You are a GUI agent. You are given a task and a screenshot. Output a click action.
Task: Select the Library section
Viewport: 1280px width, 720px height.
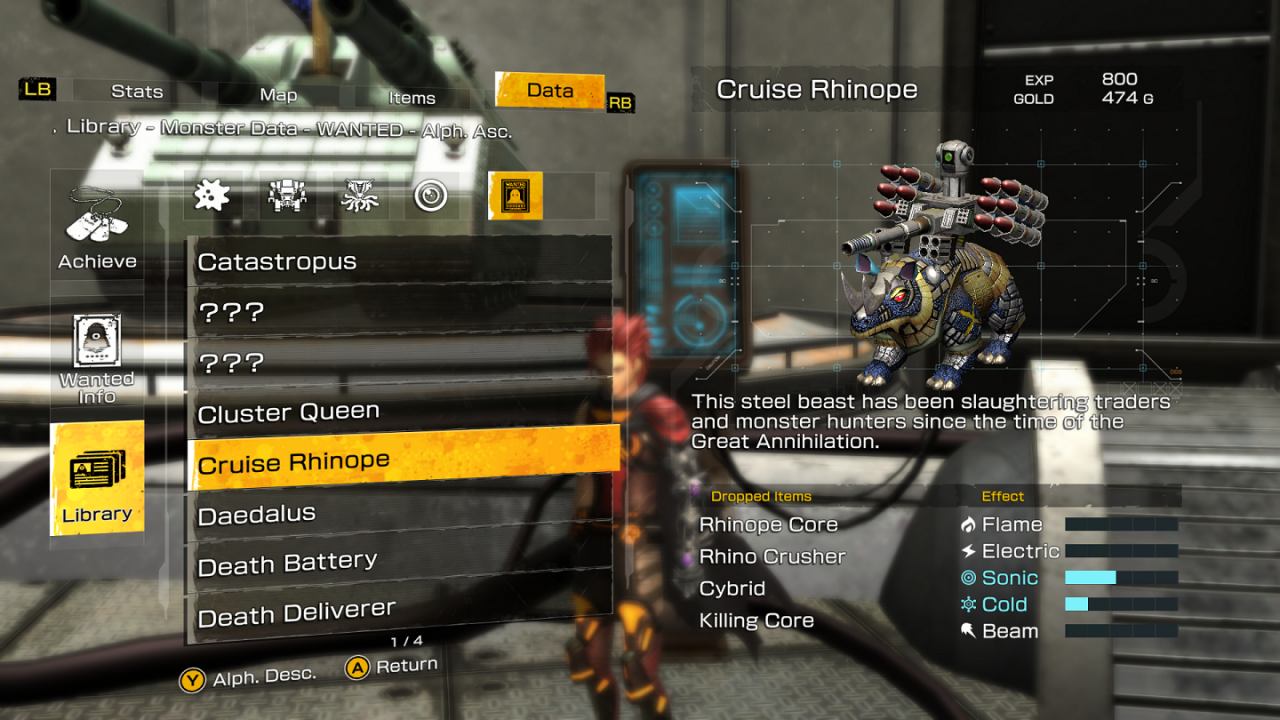click(97, 478)
